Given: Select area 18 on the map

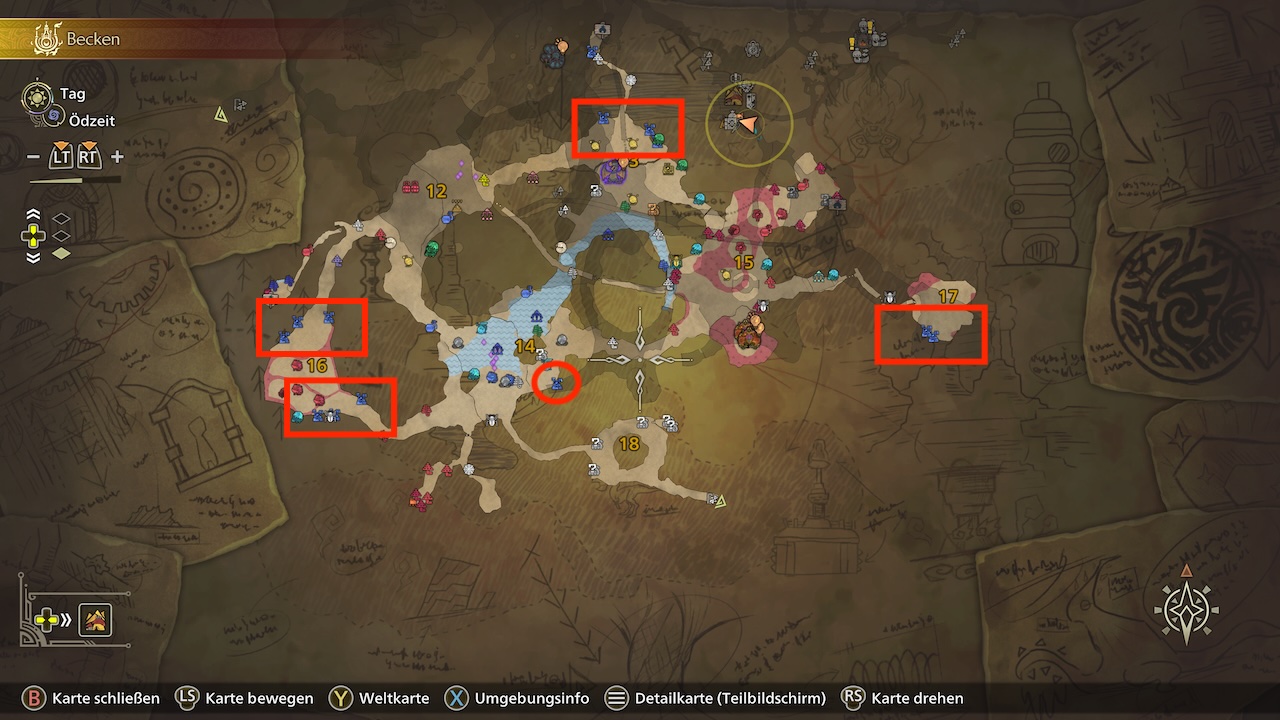Looking at the screenshot, I should (x=629, y=444).
